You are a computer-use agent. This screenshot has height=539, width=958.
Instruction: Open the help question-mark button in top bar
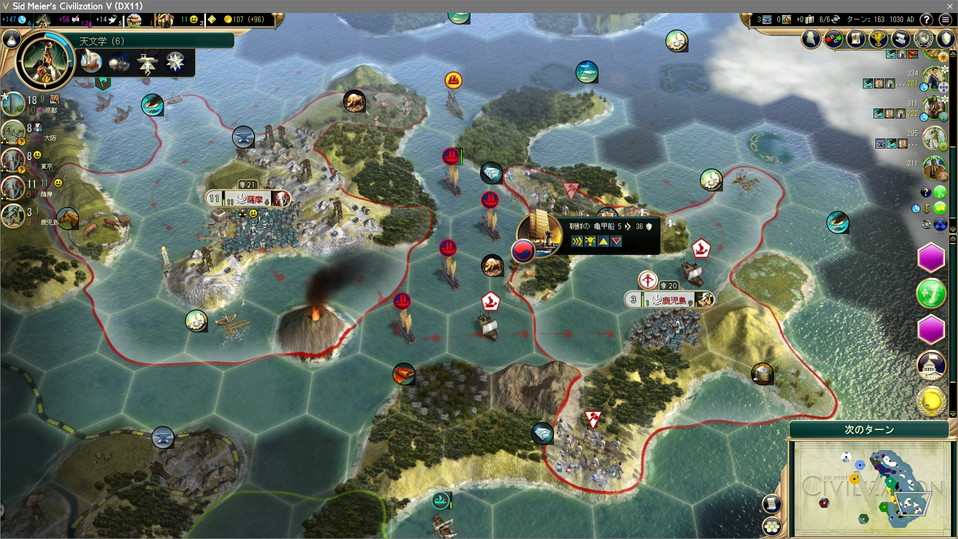click(926, 19)
